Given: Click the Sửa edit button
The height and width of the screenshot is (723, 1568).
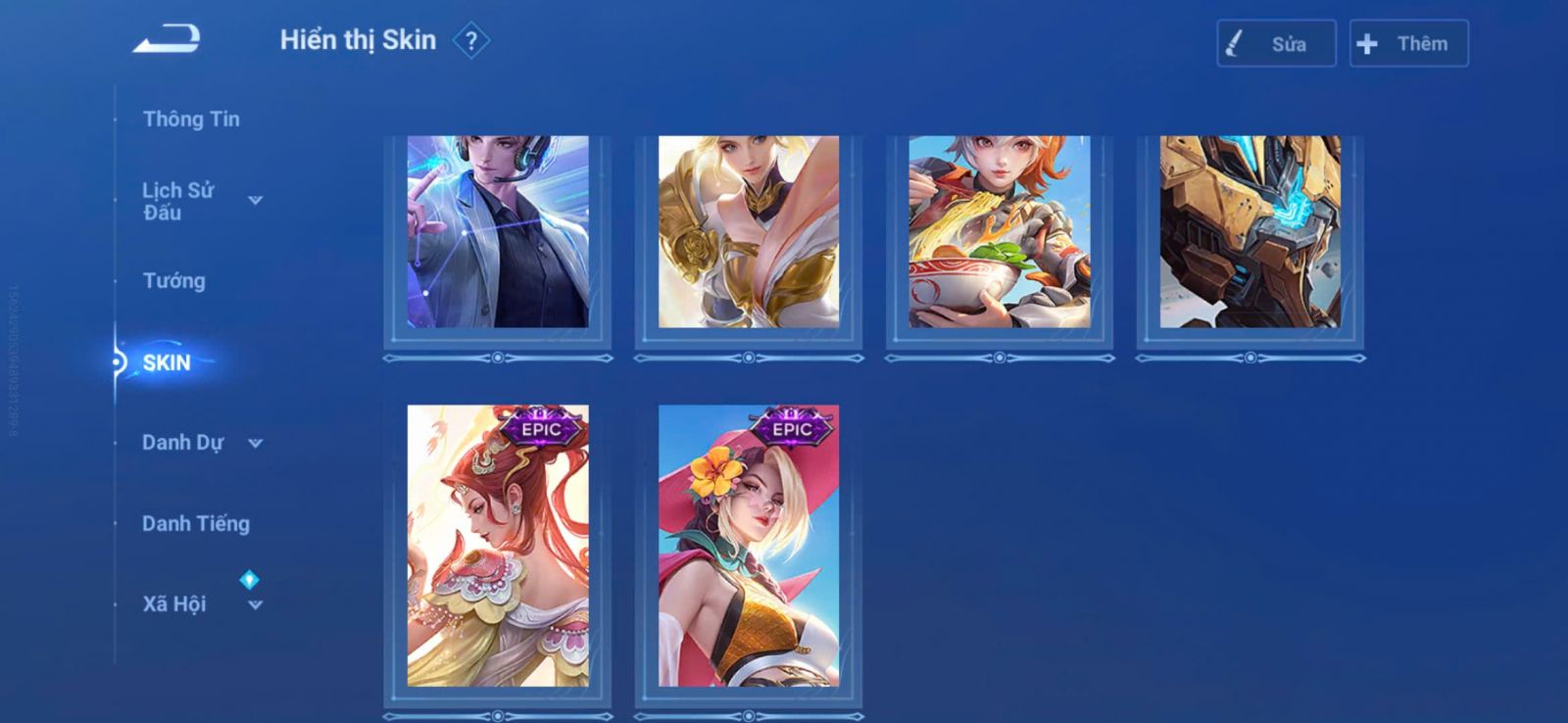Looking at the screenshot, I should (1276, 44).
